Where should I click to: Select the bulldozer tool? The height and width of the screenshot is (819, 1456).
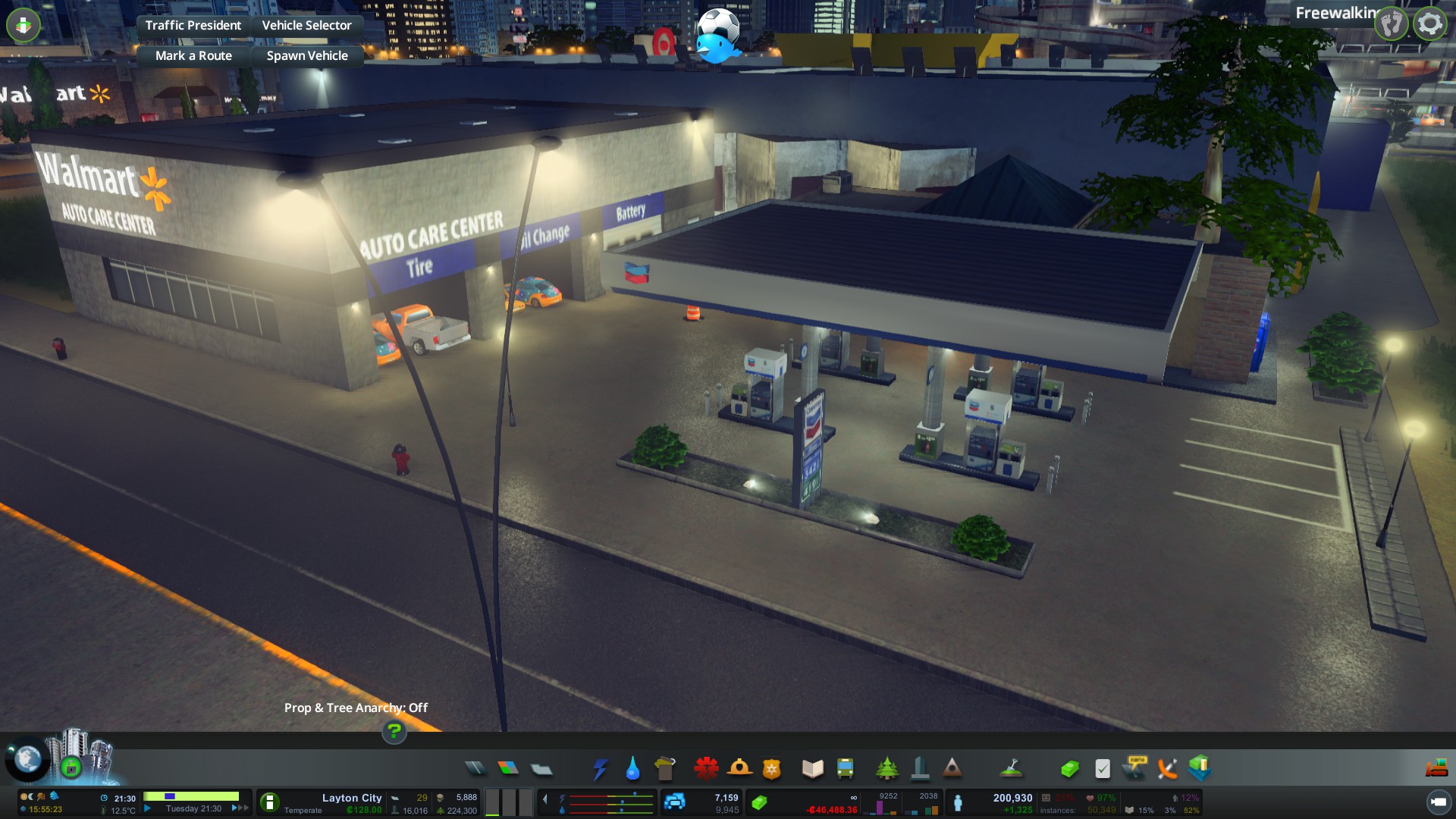(1437, 768)
